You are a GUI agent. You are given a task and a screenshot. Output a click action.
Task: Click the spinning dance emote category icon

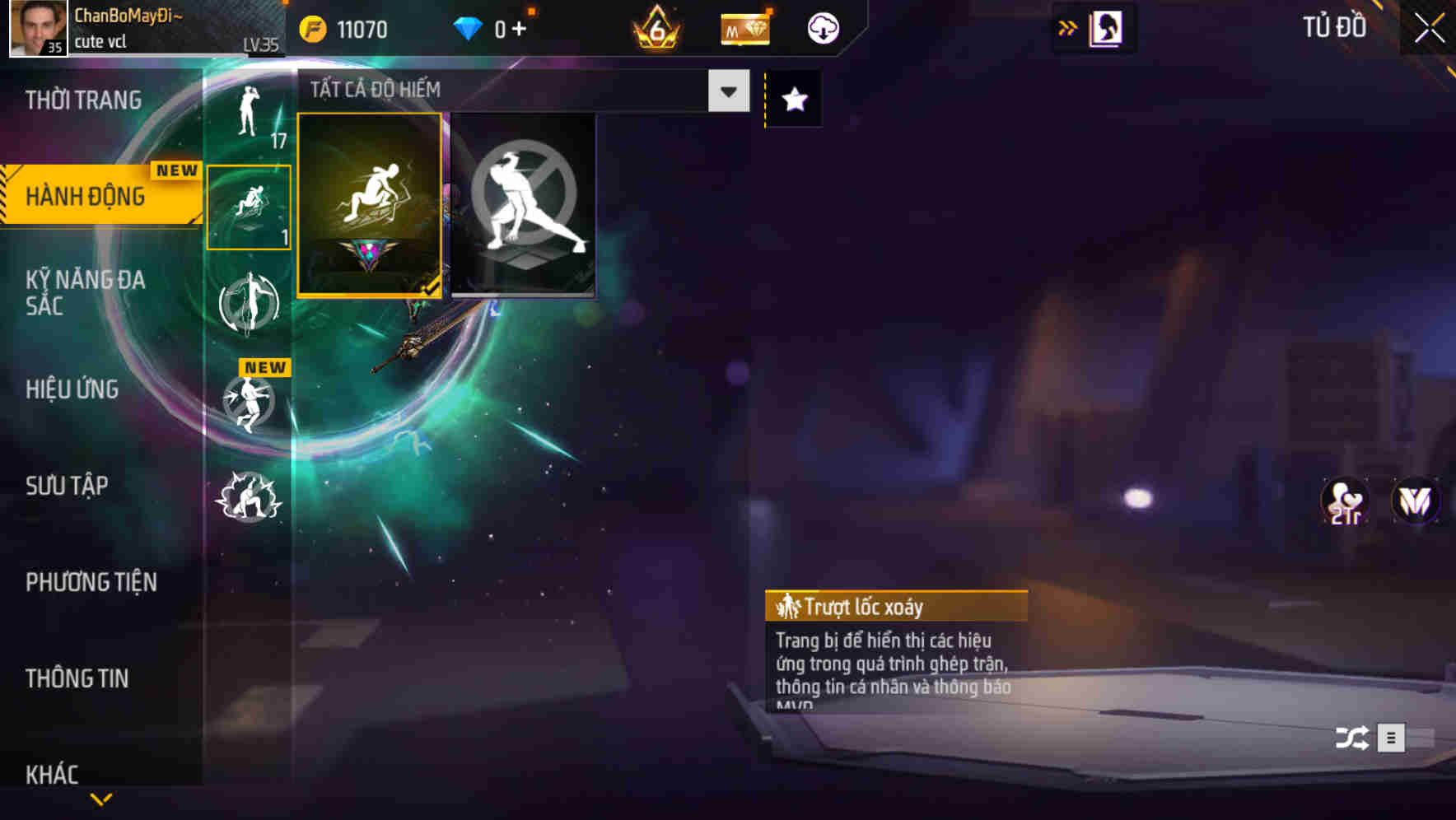[249, 303]
